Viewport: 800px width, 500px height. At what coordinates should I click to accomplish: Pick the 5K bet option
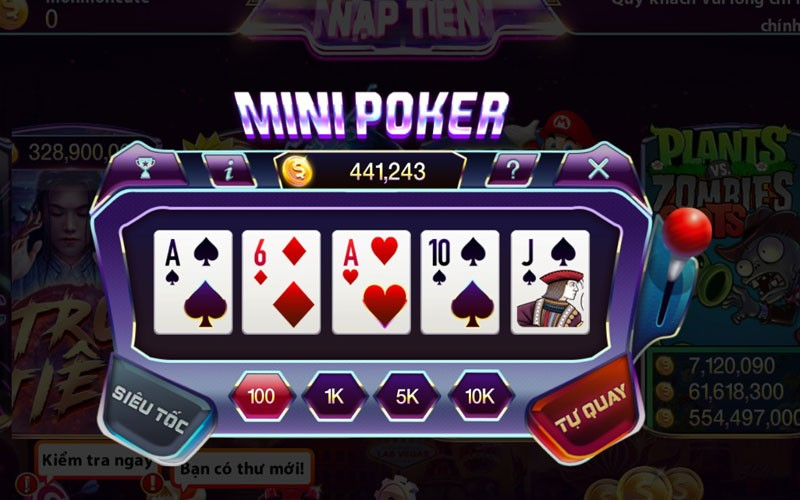pos(407,396)
